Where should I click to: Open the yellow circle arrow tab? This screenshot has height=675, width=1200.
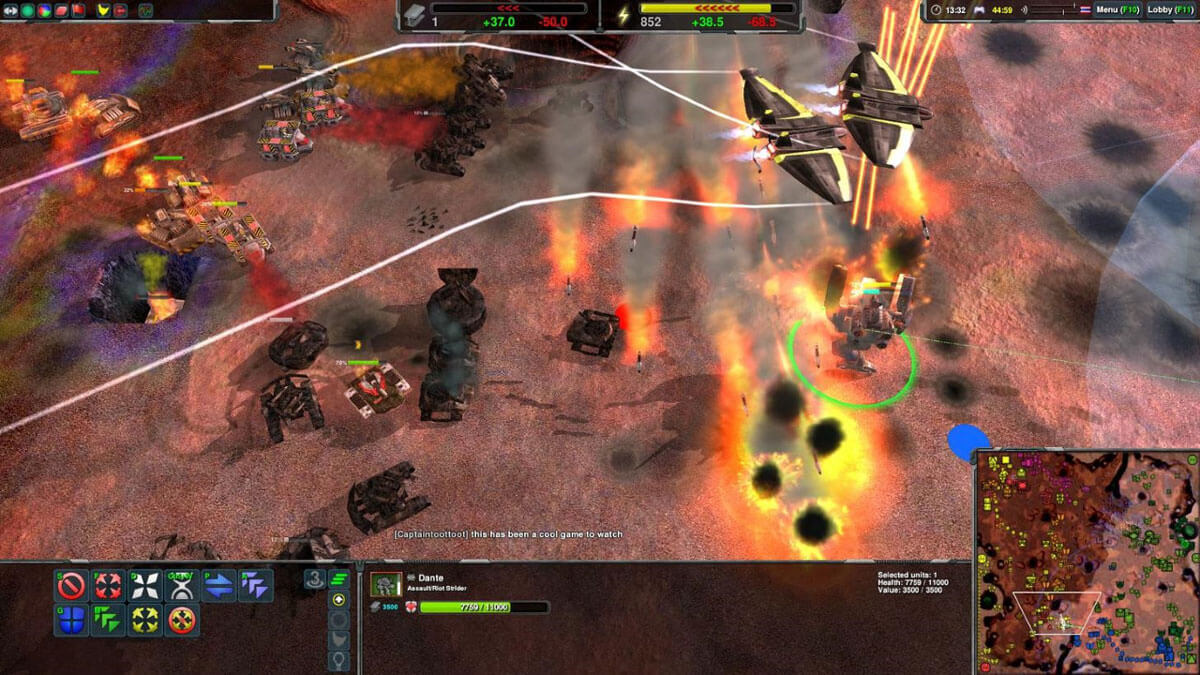click(x=339, y=600)
